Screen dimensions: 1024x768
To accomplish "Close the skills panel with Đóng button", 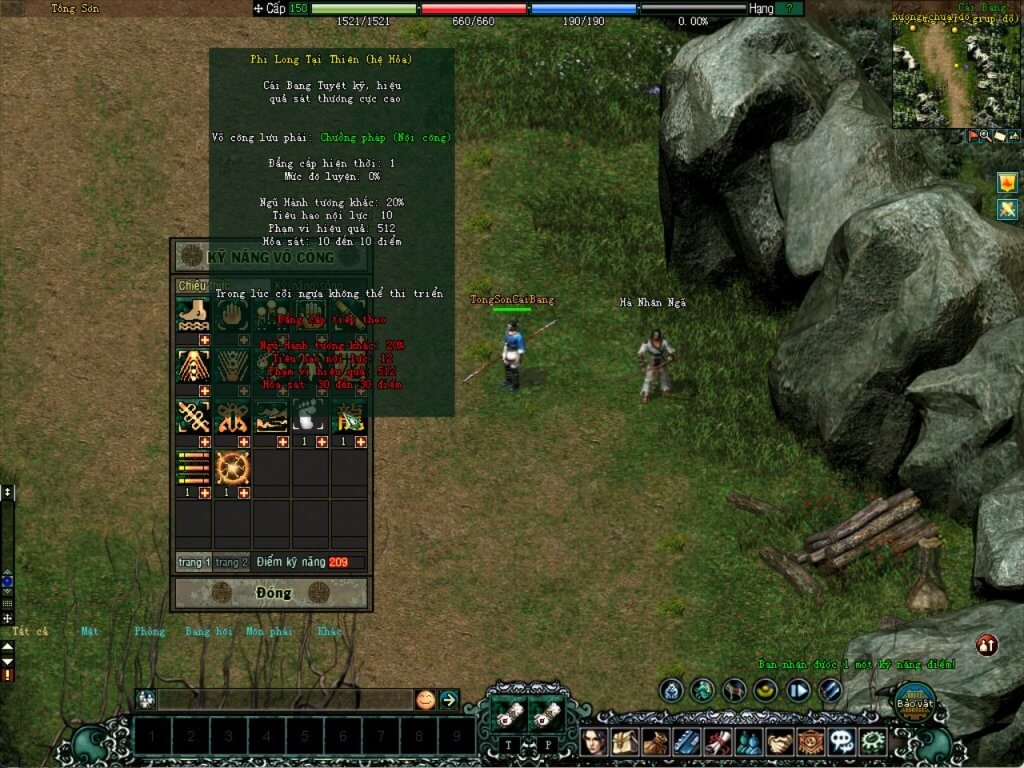I will click(271, 593).
